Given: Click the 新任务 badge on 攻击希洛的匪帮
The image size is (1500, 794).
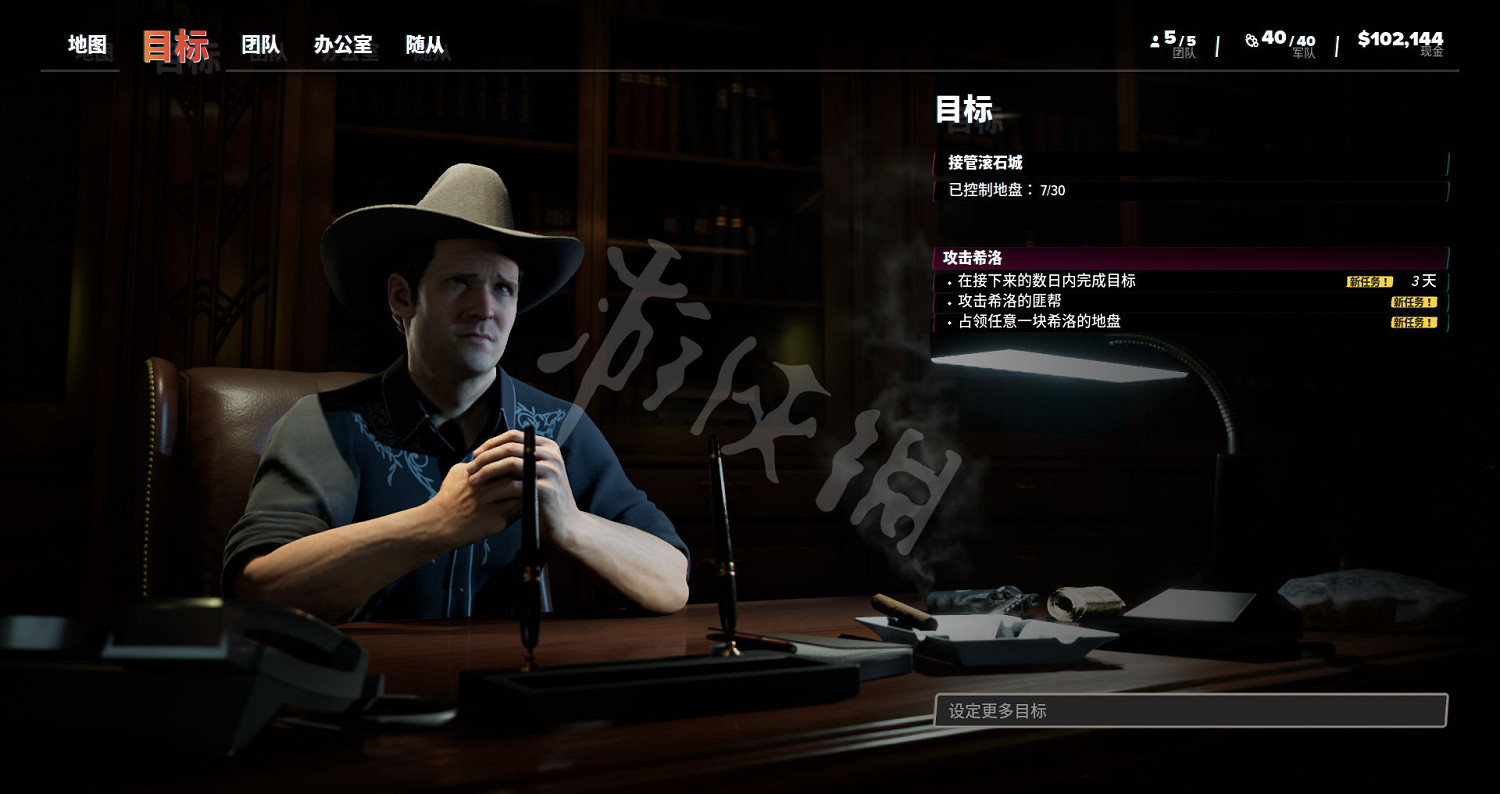Looking at the screenshot, I should [1416, 302].
